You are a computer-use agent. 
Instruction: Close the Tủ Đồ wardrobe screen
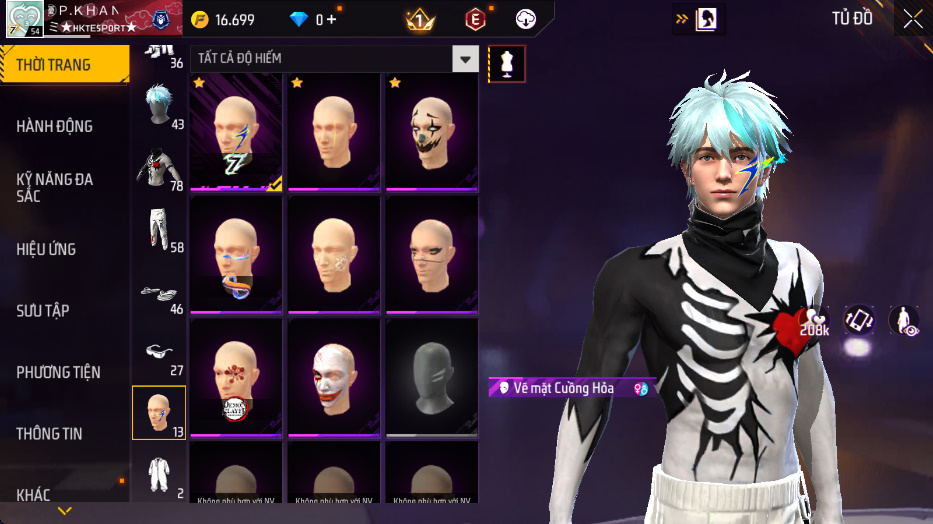pos(912,19)
